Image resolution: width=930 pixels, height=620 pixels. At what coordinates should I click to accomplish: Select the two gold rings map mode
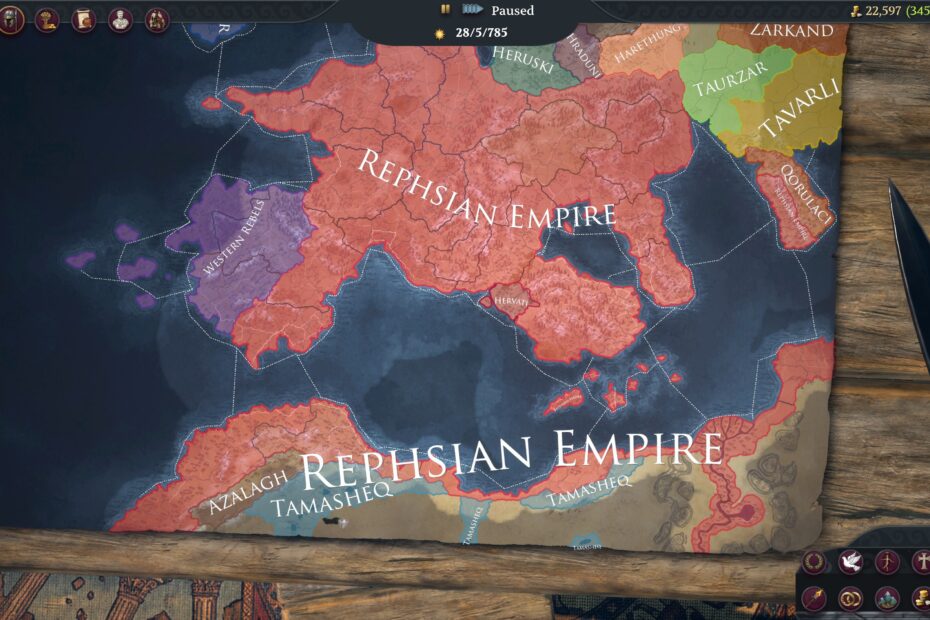851,598
